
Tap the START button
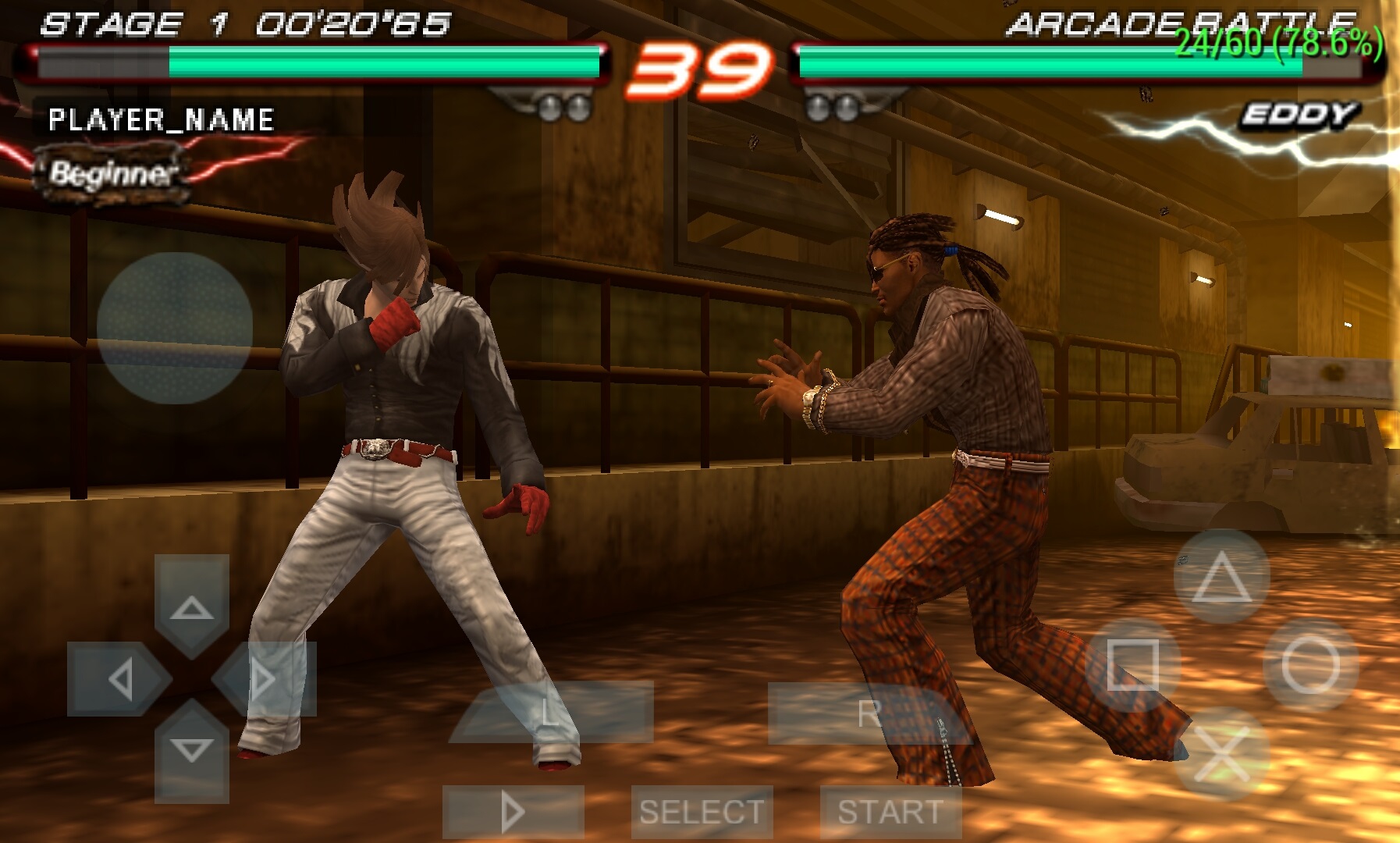(x=890, y=812)
